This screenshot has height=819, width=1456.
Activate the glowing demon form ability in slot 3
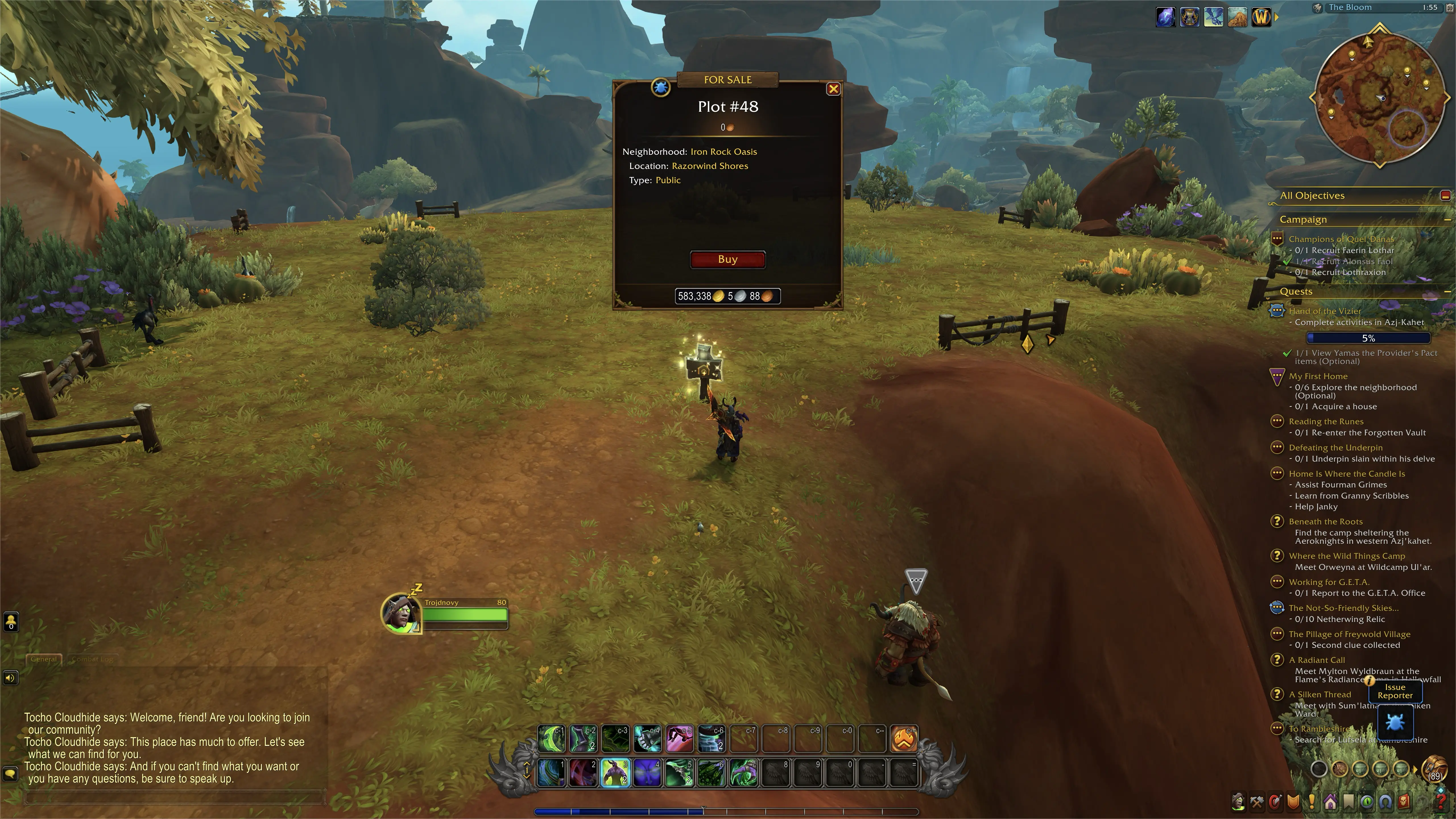click(615, 773)
